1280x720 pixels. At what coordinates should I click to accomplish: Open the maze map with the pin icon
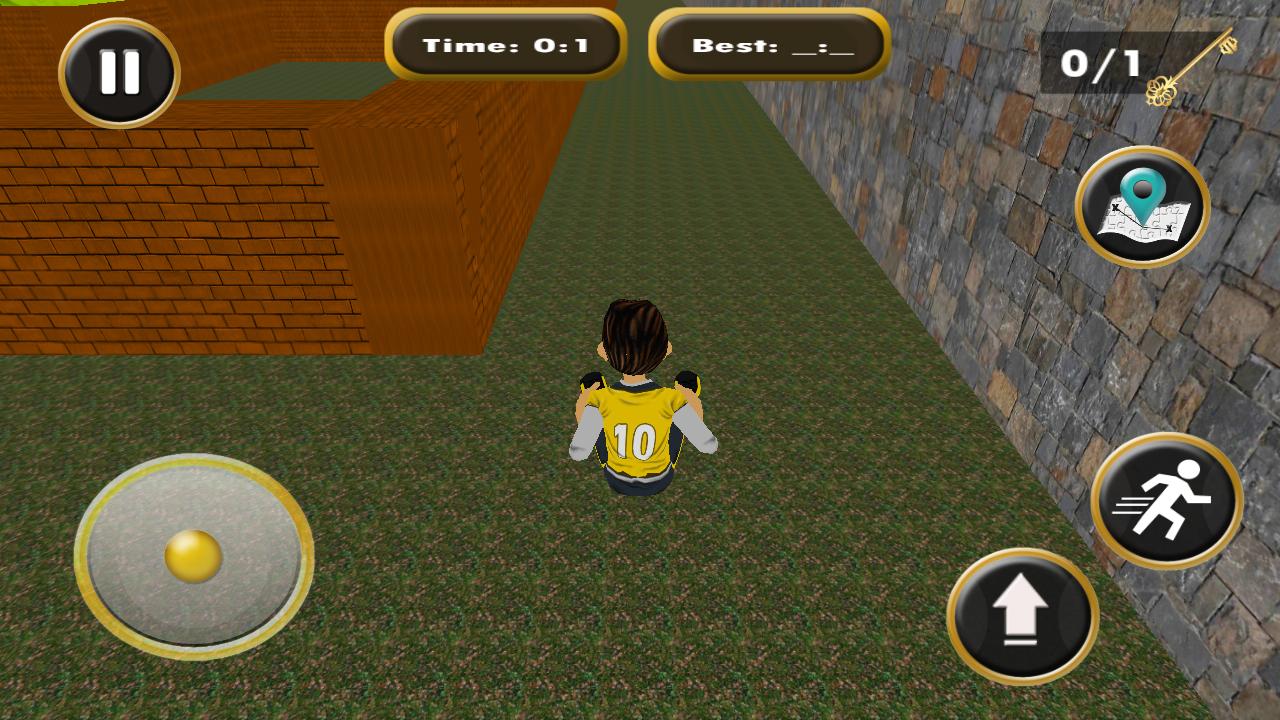[1142, 207]
